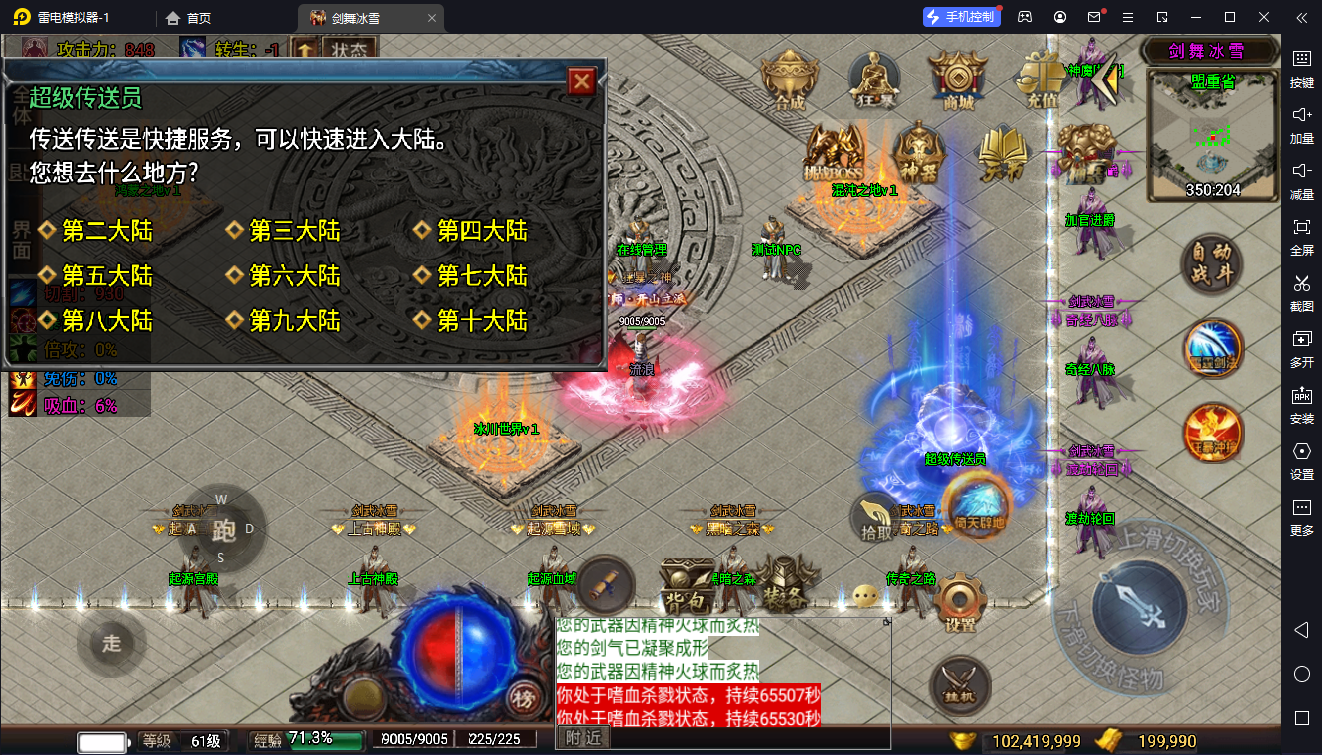Toggle the 走 (Walk) movement button

[111, 644]
